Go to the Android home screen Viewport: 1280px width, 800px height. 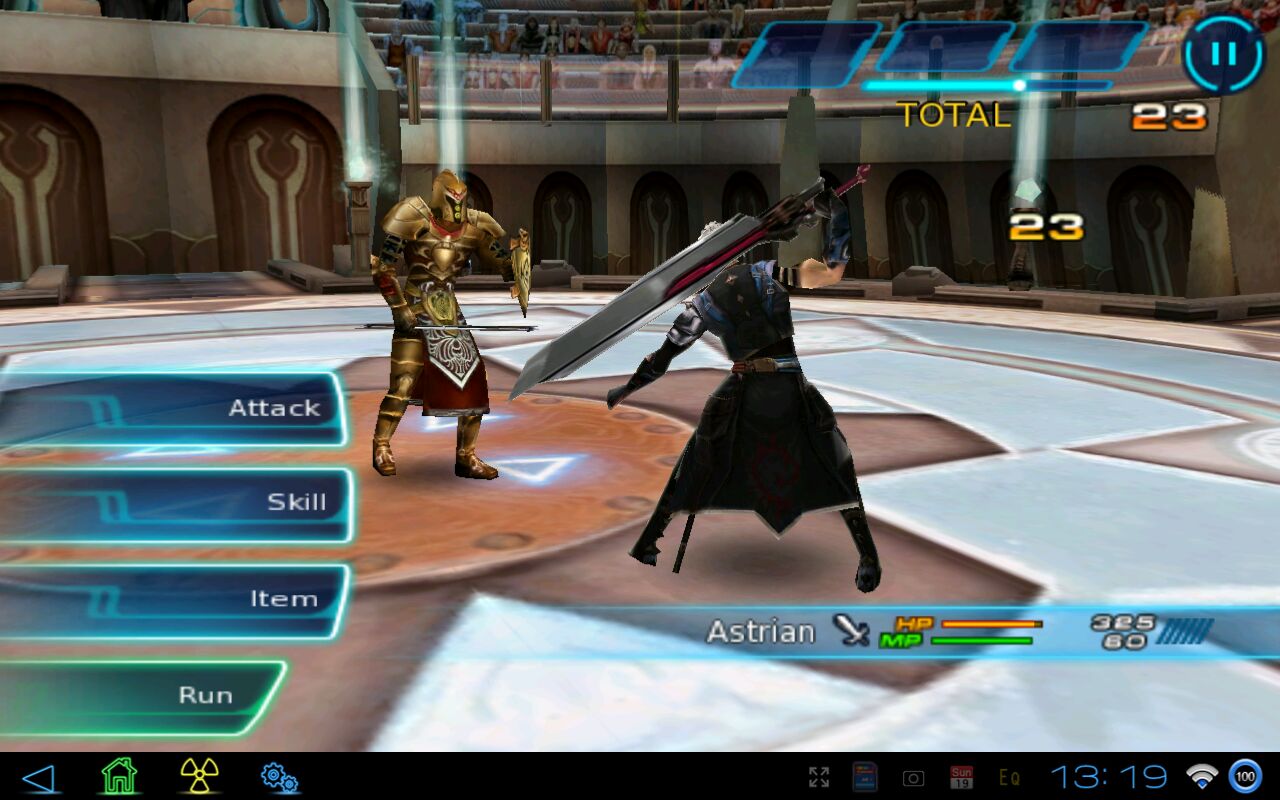(x=119, y=776)
